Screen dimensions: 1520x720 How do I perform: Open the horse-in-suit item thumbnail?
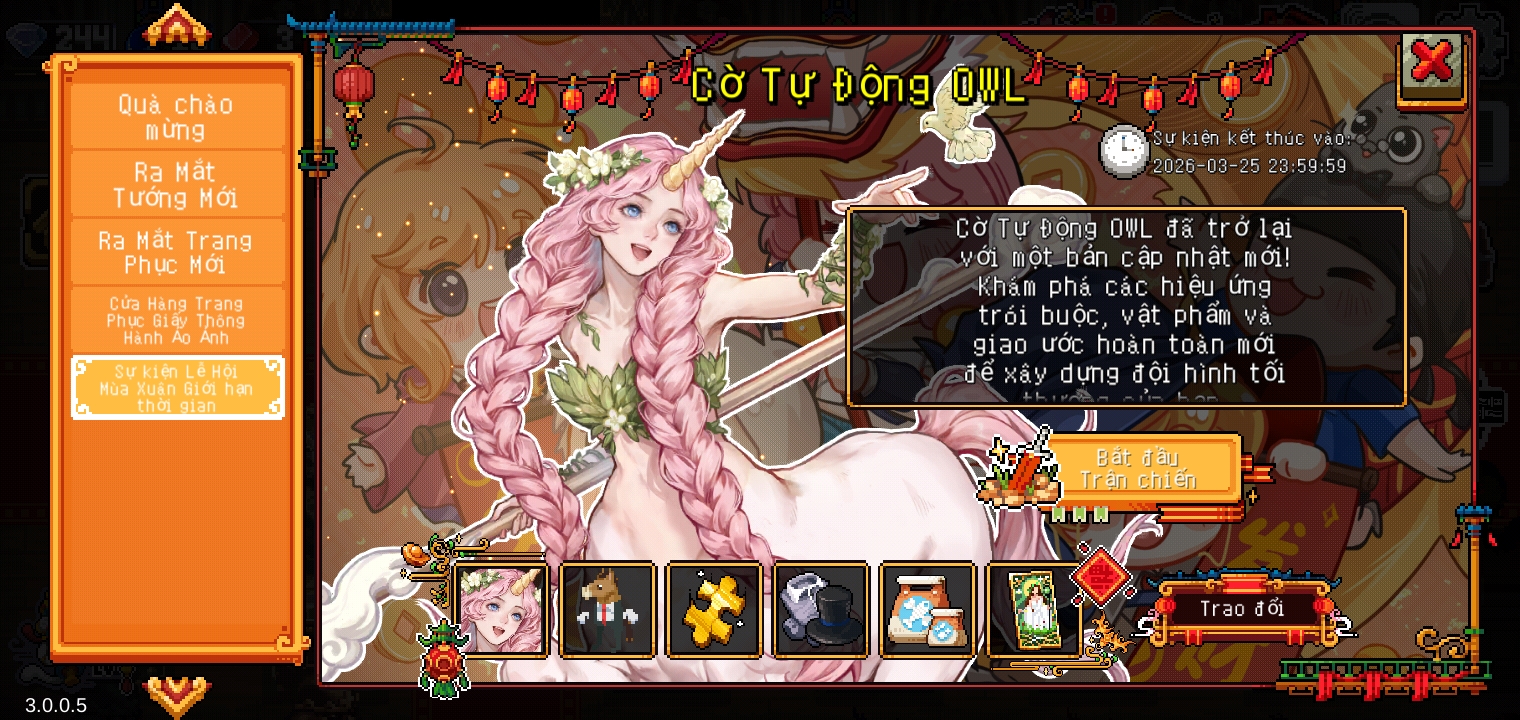click(x=608, y=609)
